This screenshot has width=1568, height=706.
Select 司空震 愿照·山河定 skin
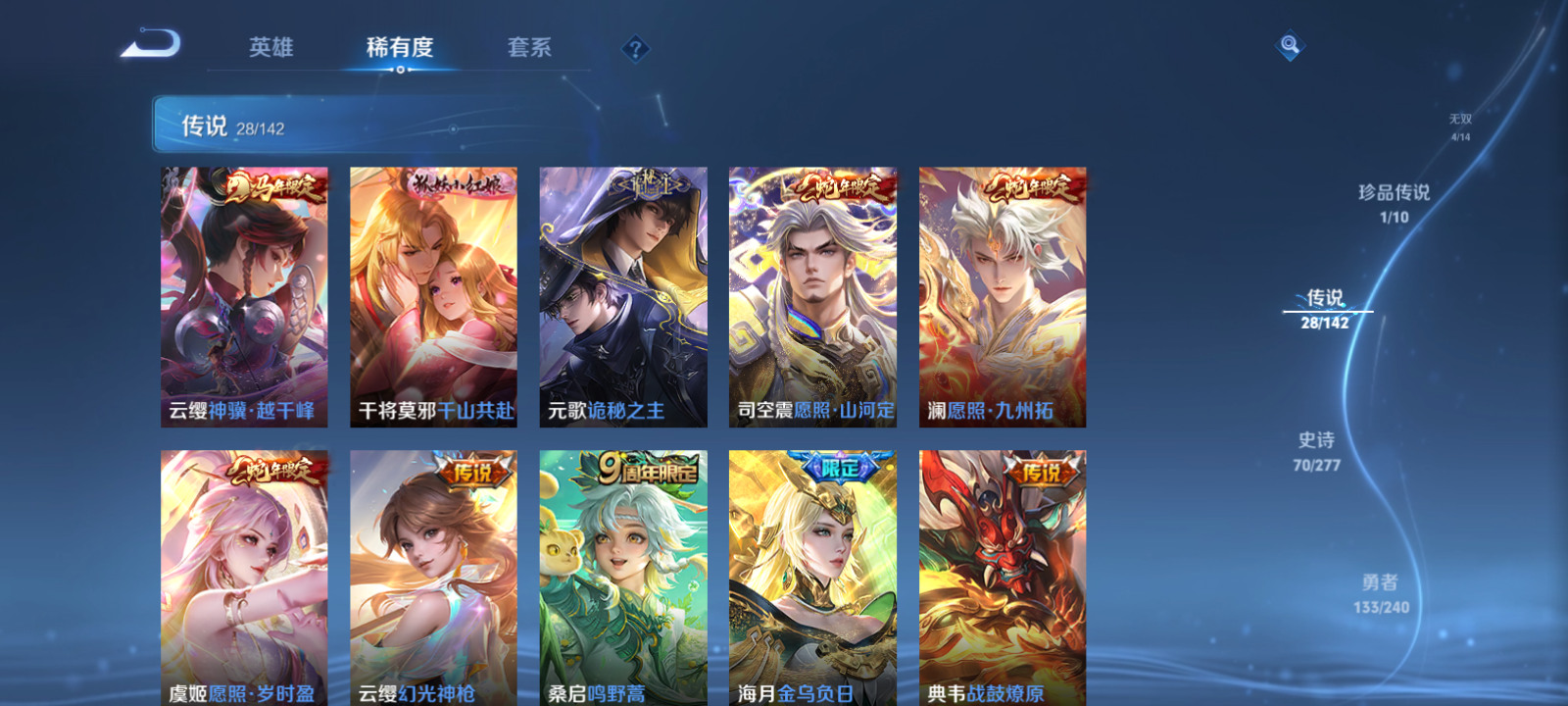[x=811, y=294]
